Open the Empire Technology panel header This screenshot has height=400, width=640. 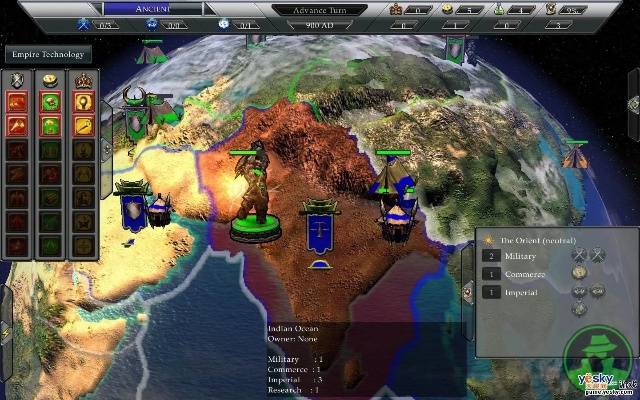point(47,54)
